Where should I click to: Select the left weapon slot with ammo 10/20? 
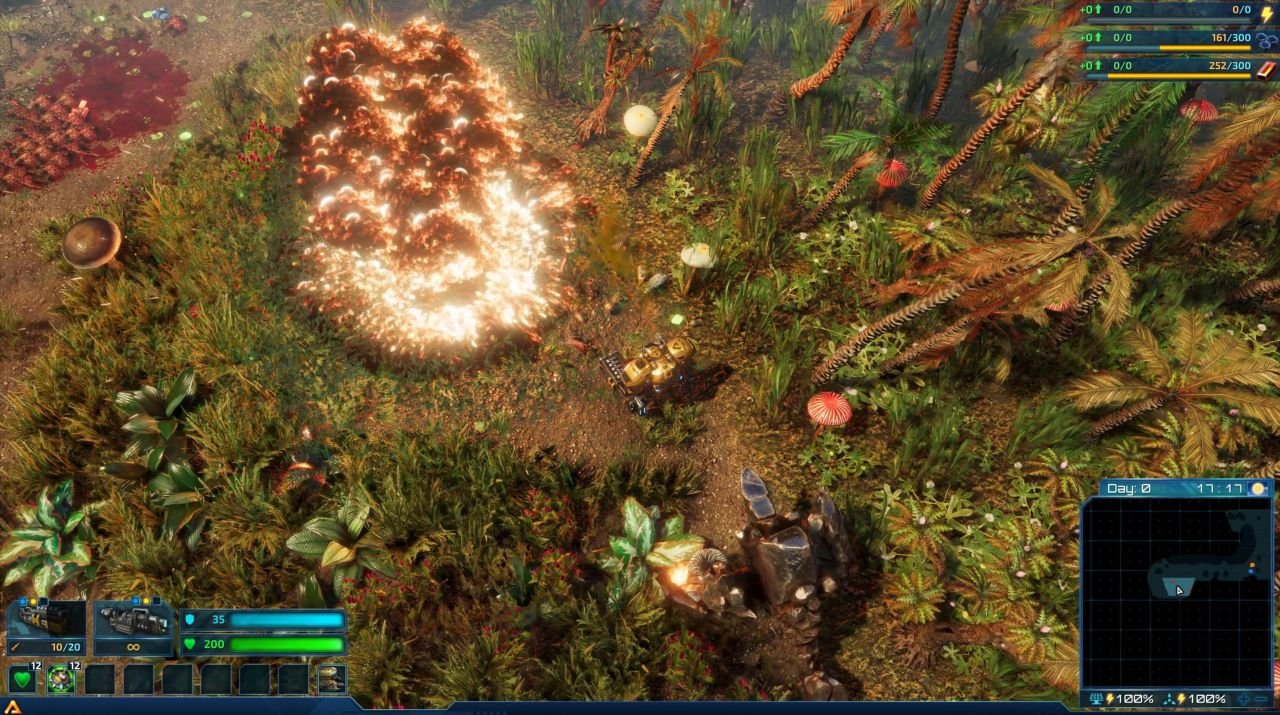46,627
